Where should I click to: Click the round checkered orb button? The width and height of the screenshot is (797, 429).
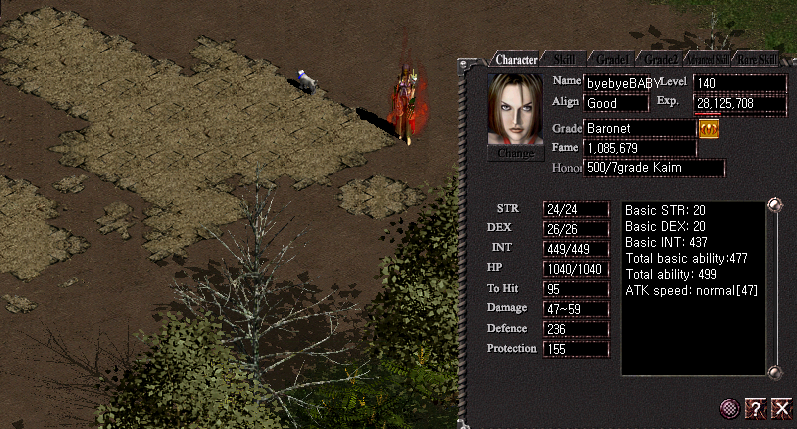pyautogui.click(x=731, y=407)
